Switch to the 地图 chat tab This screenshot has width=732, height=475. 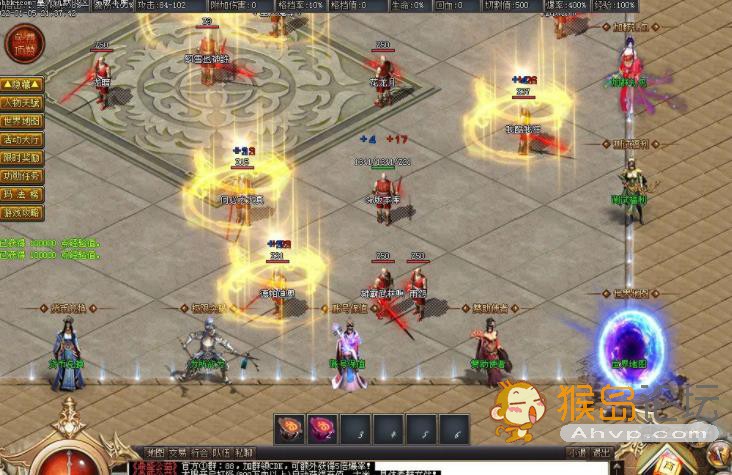pyautogui.click(x=155, y=452)
